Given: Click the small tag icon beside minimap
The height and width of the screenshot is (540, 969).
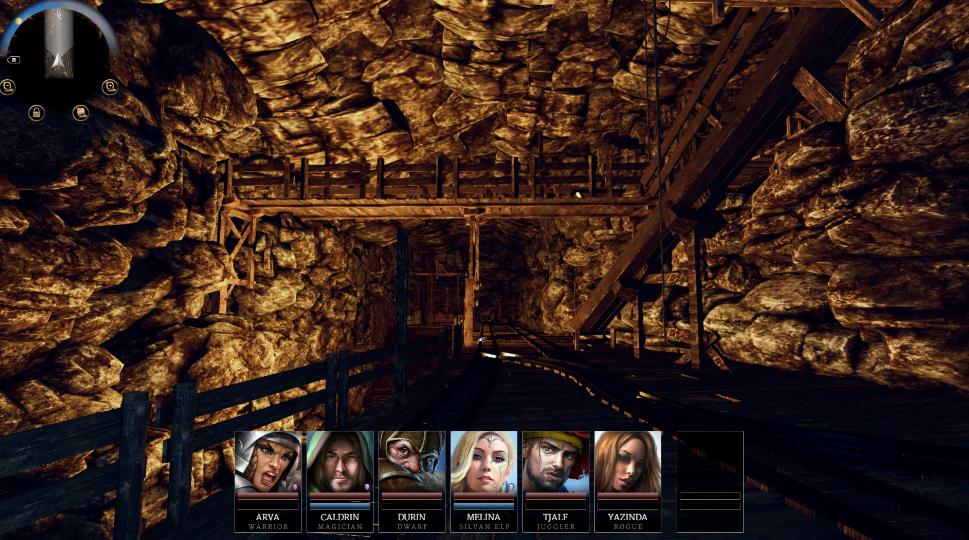Looking at the screenshot, I should coord(16,60).
